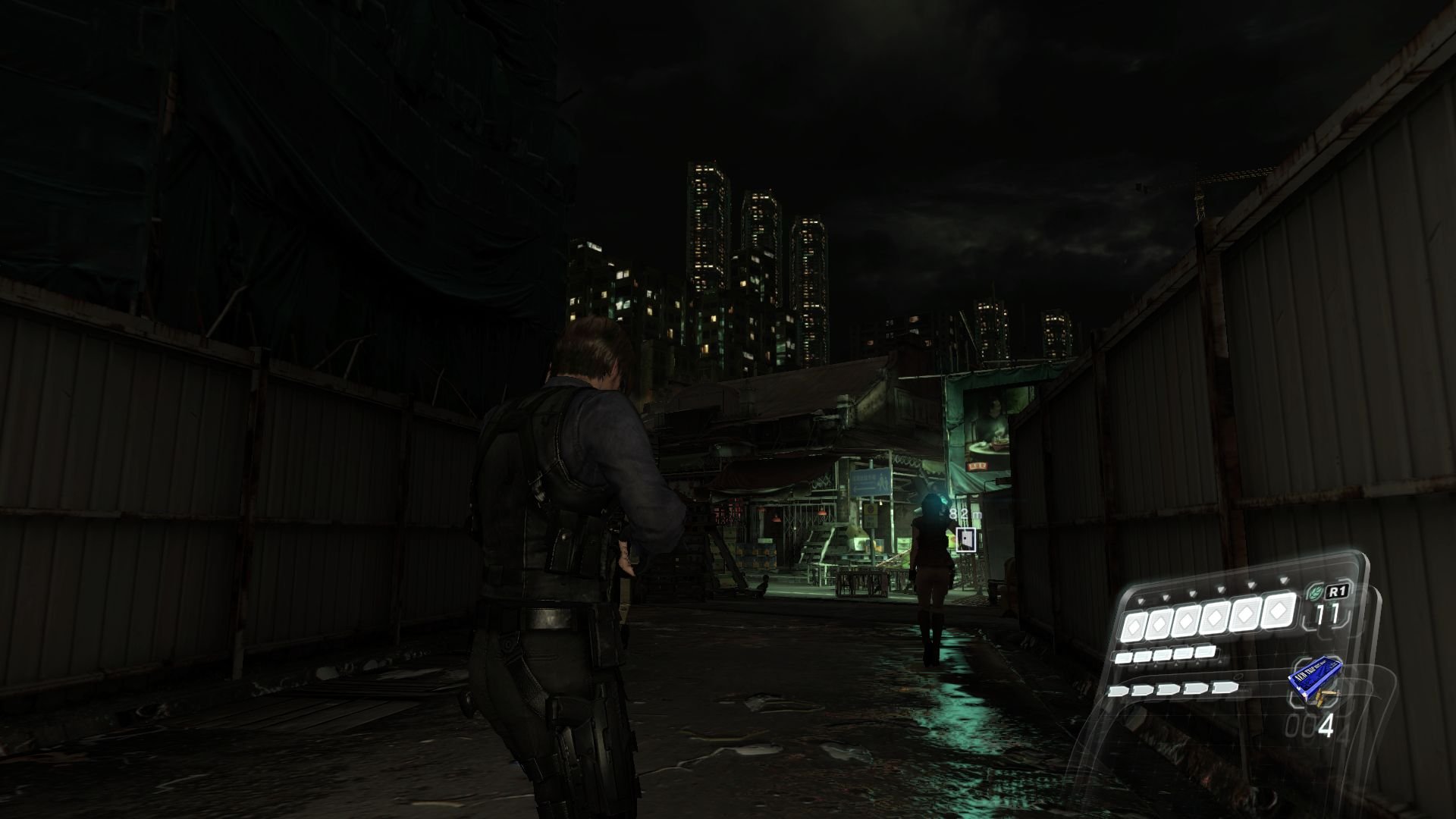This screenshot has height=819, width=1456.
Task: Click the 82 m distance waypoint label
Action: [964, 514]
